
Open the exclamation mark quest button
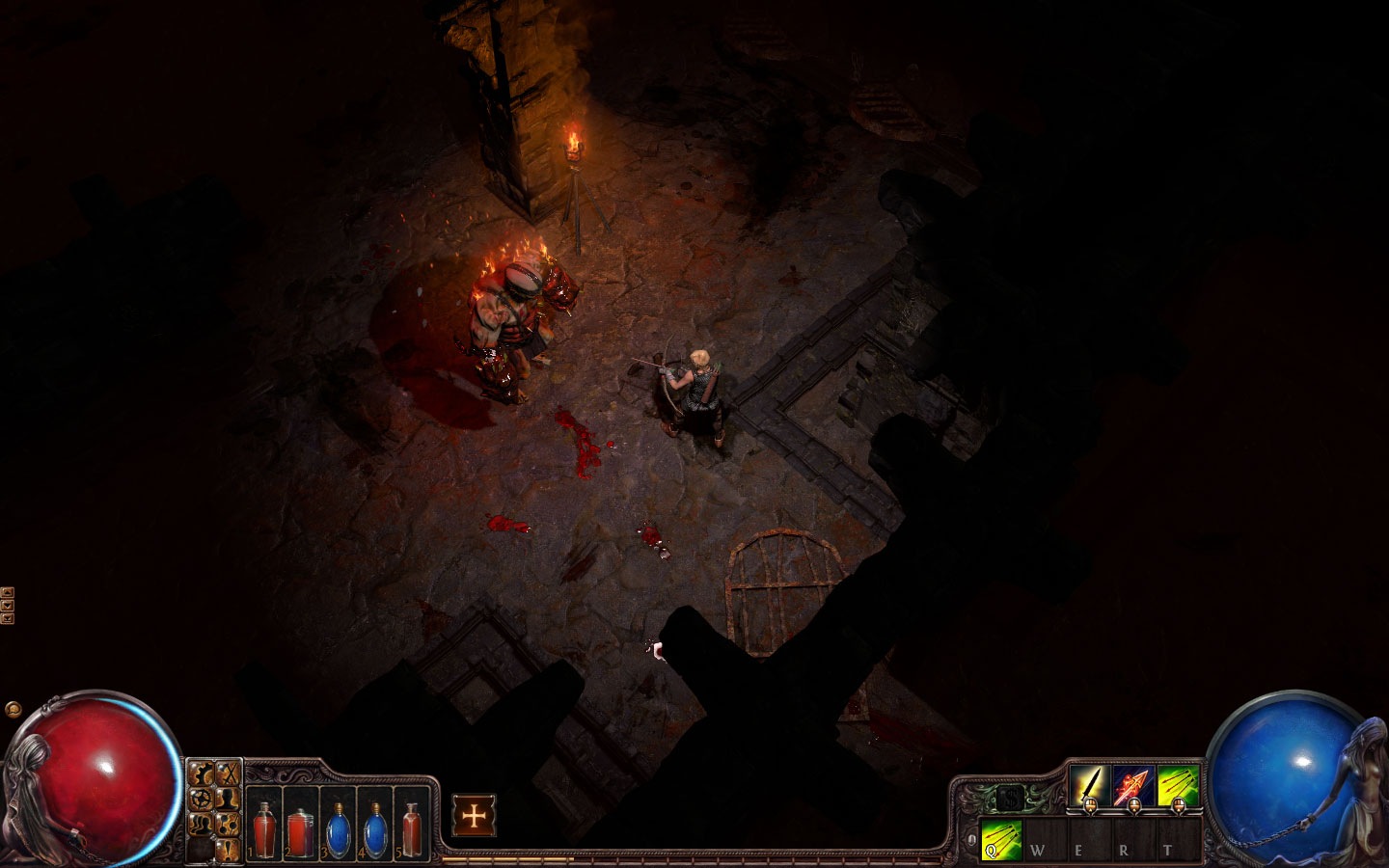228,849
